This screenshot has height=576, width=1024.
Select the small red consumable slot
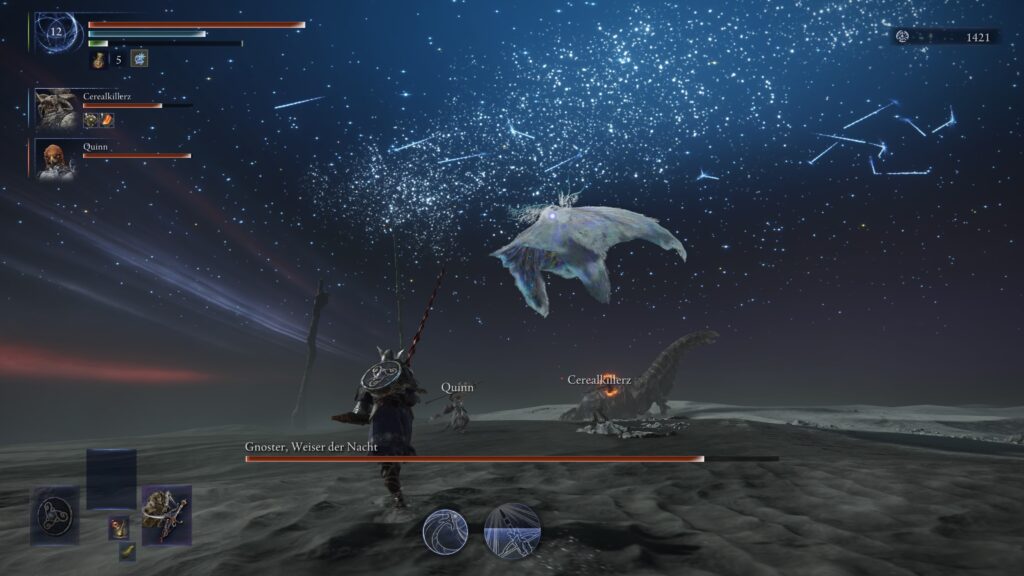(x=118, y=526)
